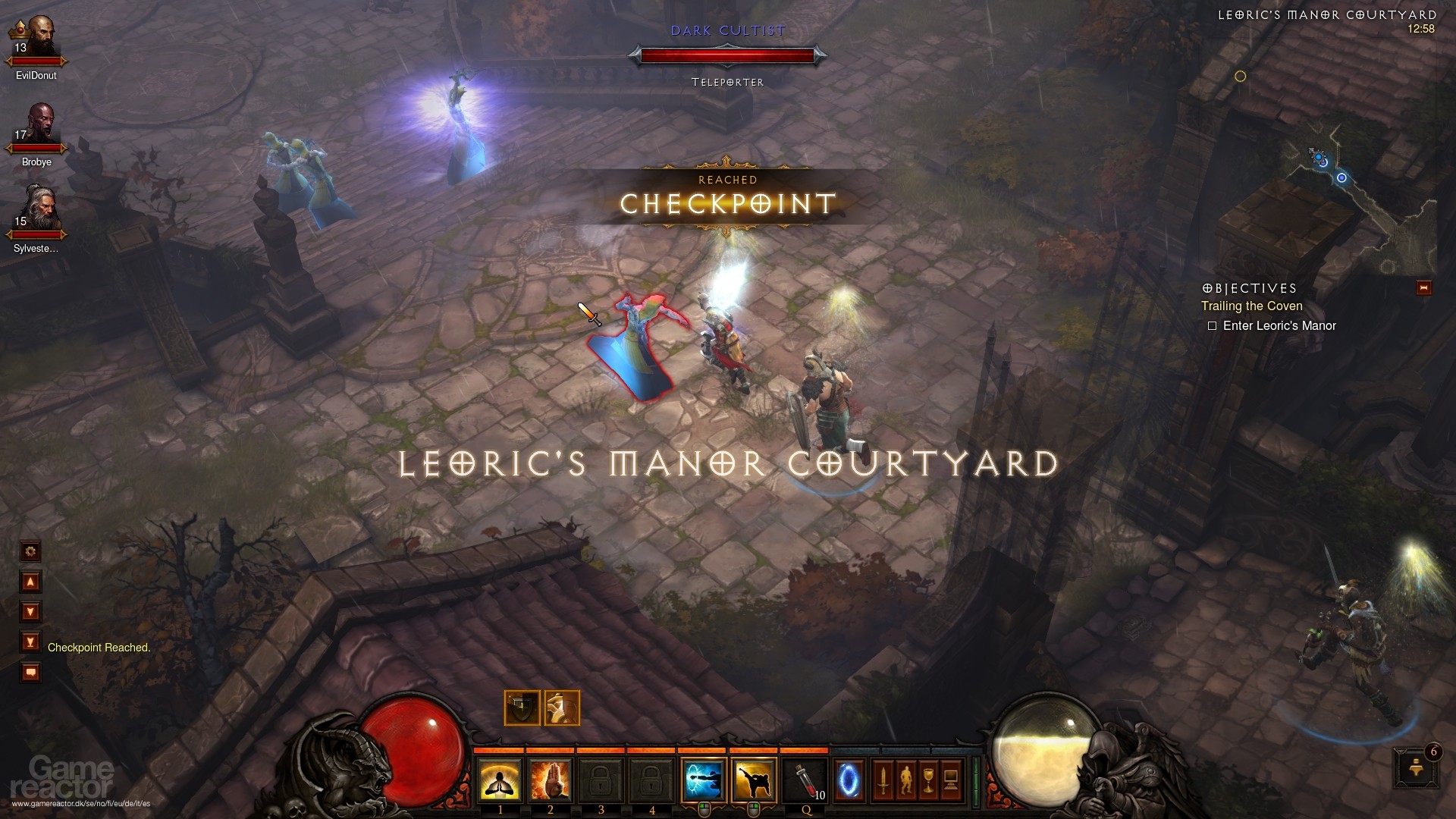Check the Enter Leoric's Manor objective box
The height and width of the screenshot is (819, 1456).
(x=1212, y=325)
